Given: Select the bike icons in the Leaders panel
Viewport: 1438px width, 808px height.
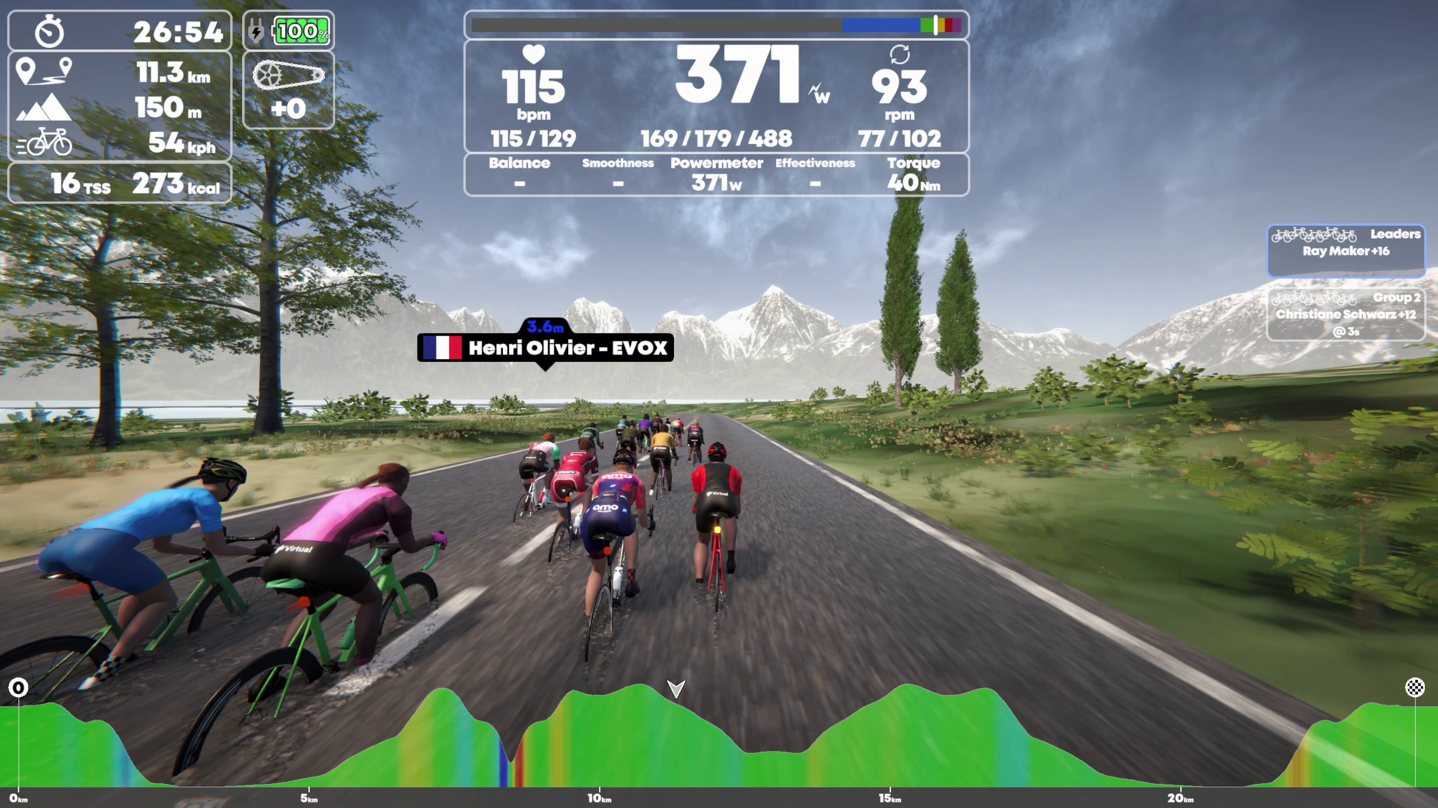Looking at the screenshot, I should 1316,234.
